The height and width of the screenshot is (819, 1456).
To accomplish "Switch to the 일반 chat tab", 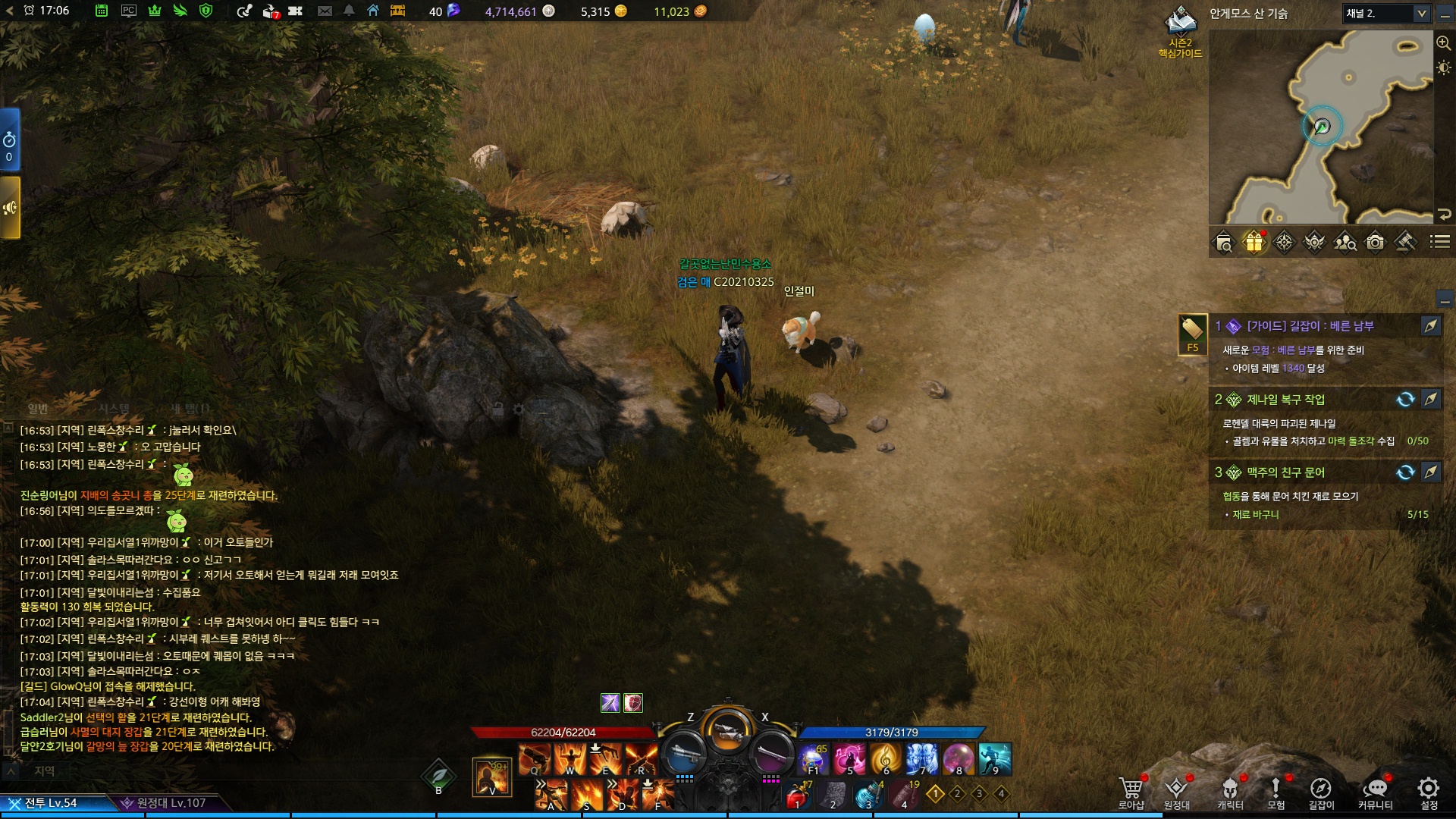I will (38, 409).
